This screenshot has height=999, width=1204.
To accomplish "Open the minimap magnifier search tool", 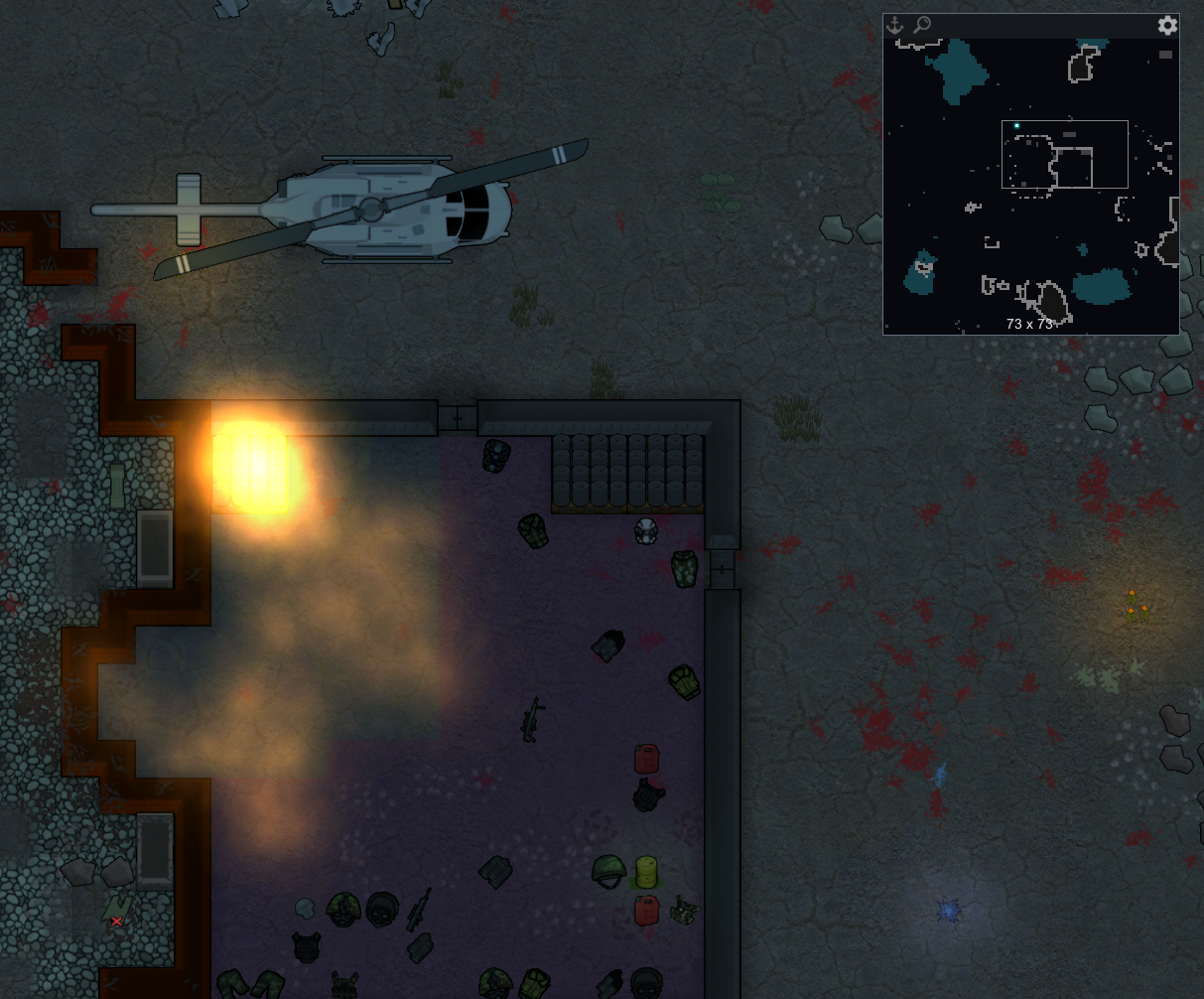I will tap(922, 25).
